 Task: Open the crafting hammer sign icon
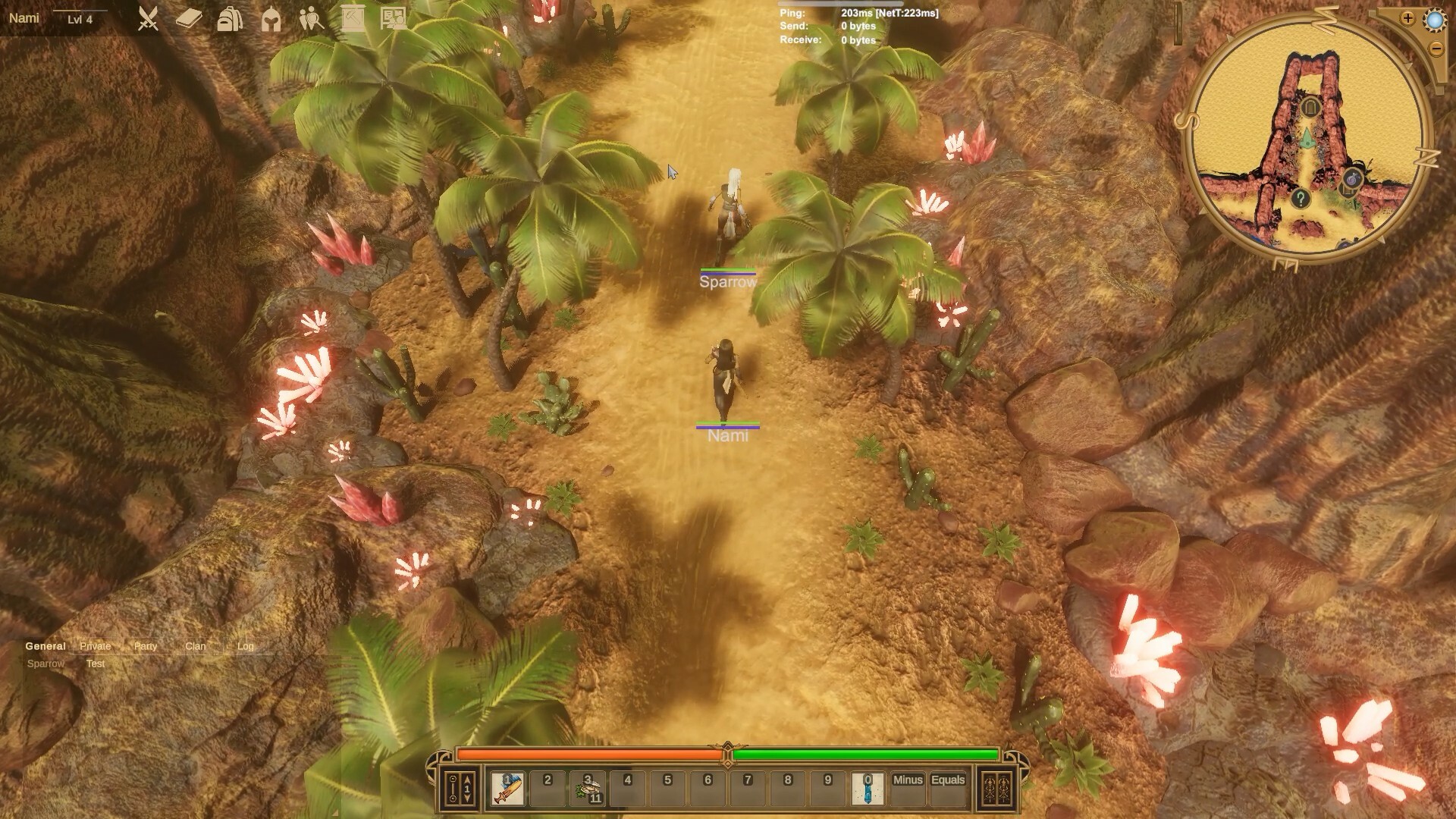(351, 17)
